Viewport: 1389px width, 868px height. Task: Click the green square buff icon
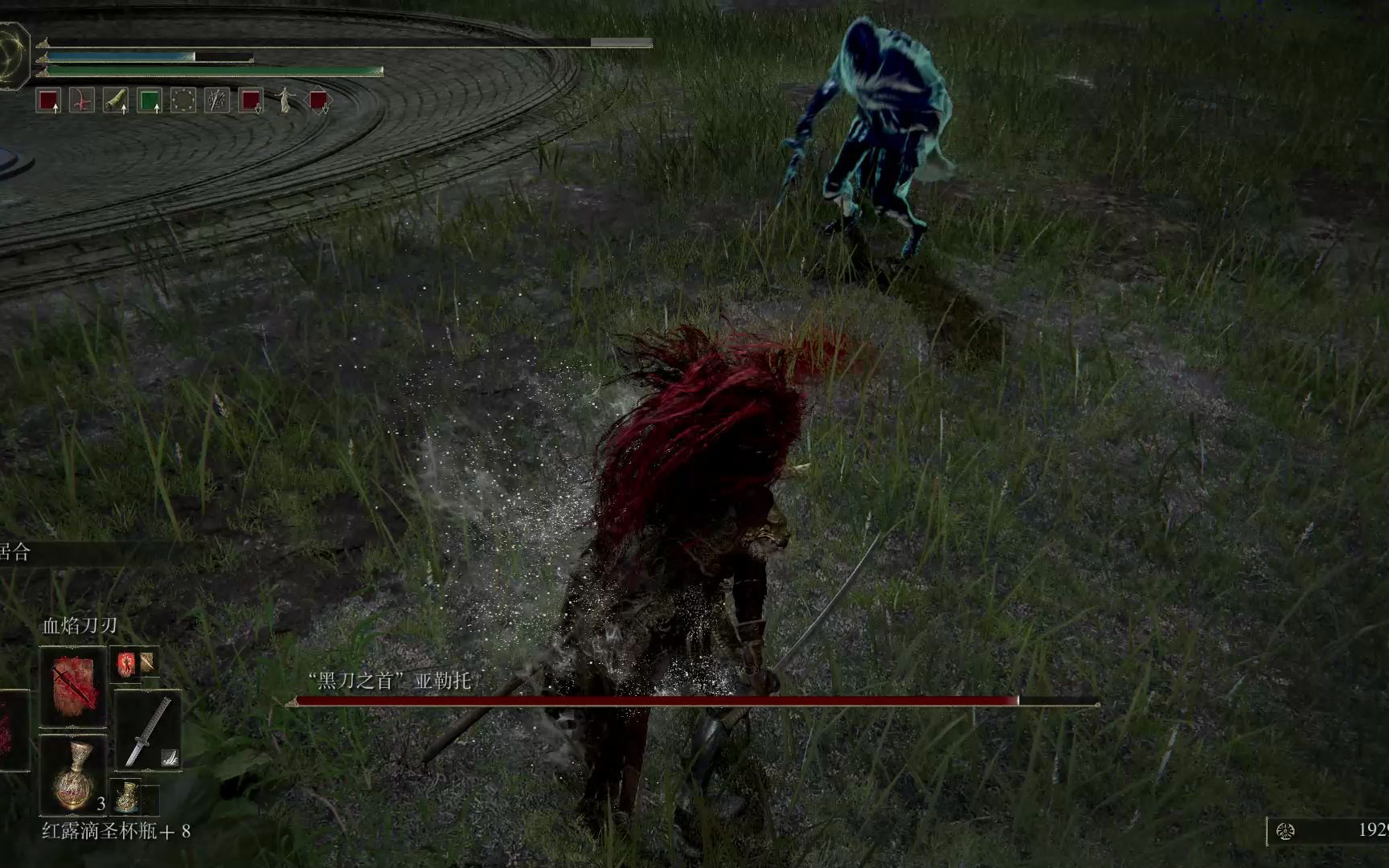tap(150, 100)
